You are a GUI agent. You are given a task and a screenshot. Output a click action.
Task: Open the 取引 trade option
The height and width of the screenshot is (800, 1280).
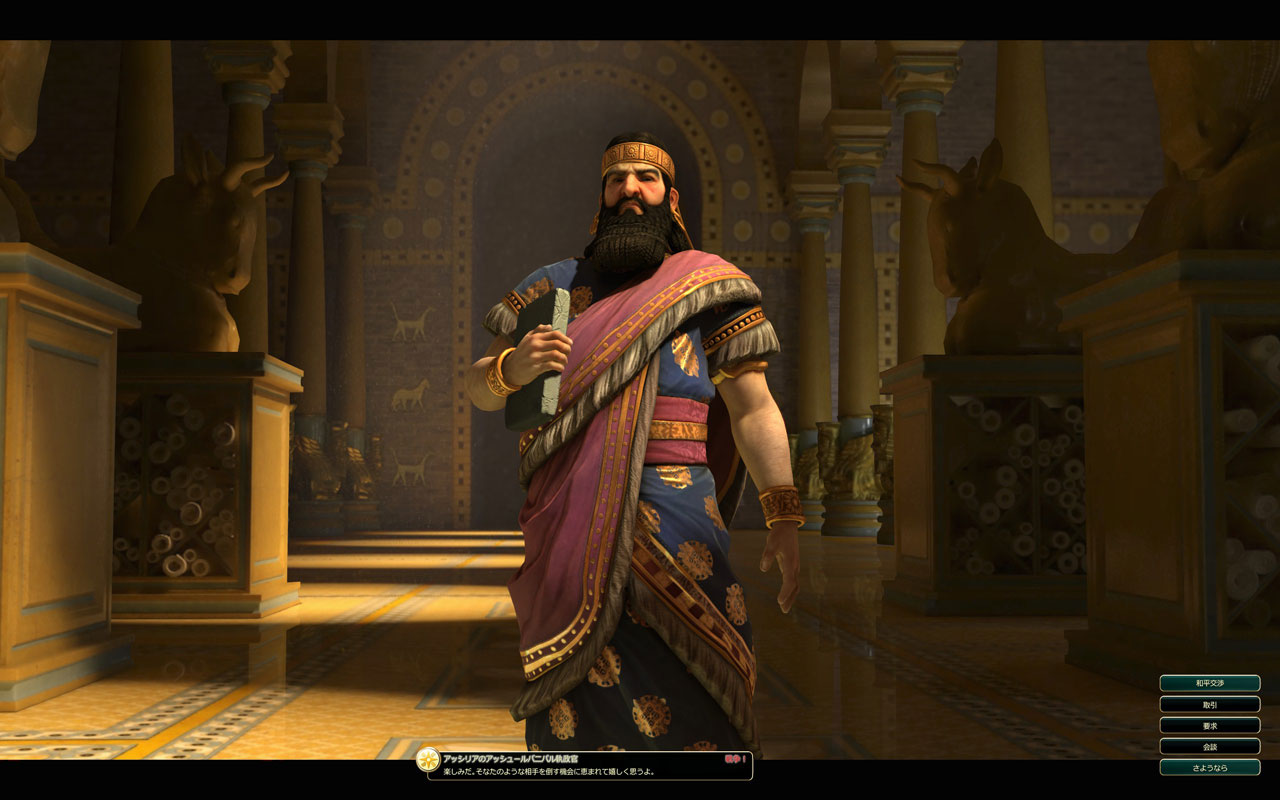pyautogui.click(x=1209, y=704)
